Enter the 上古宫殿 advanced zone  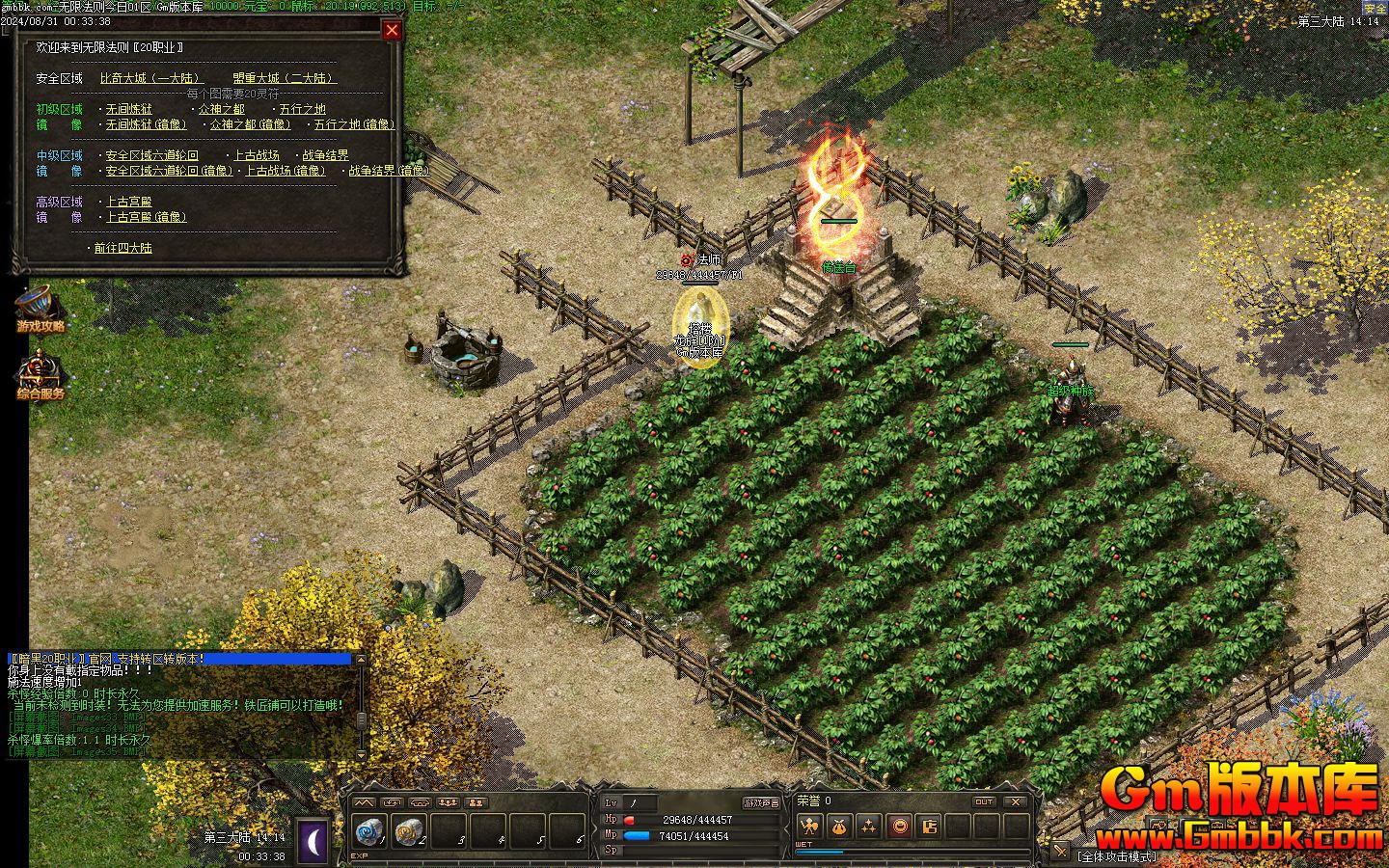129,202
